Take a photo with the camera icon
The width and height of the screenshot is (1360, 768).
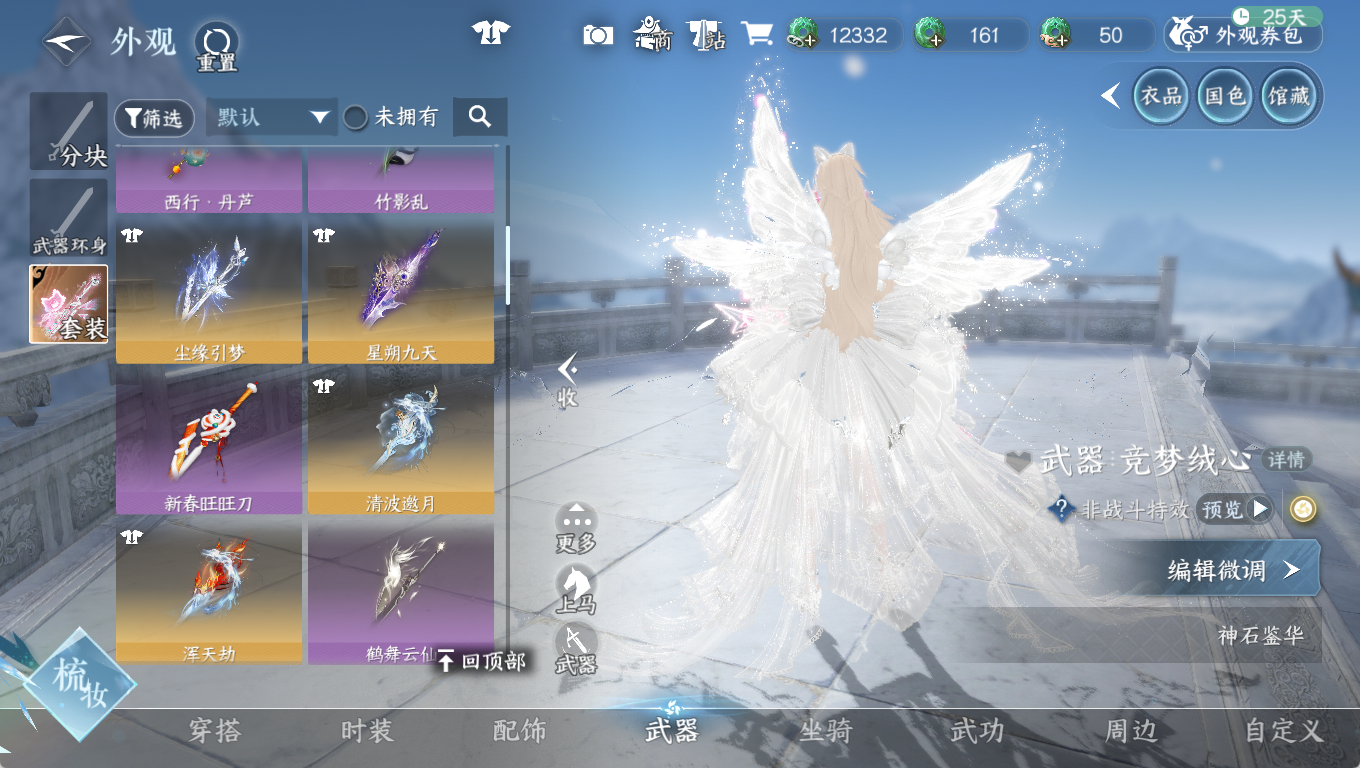click(x=598, y=36)
